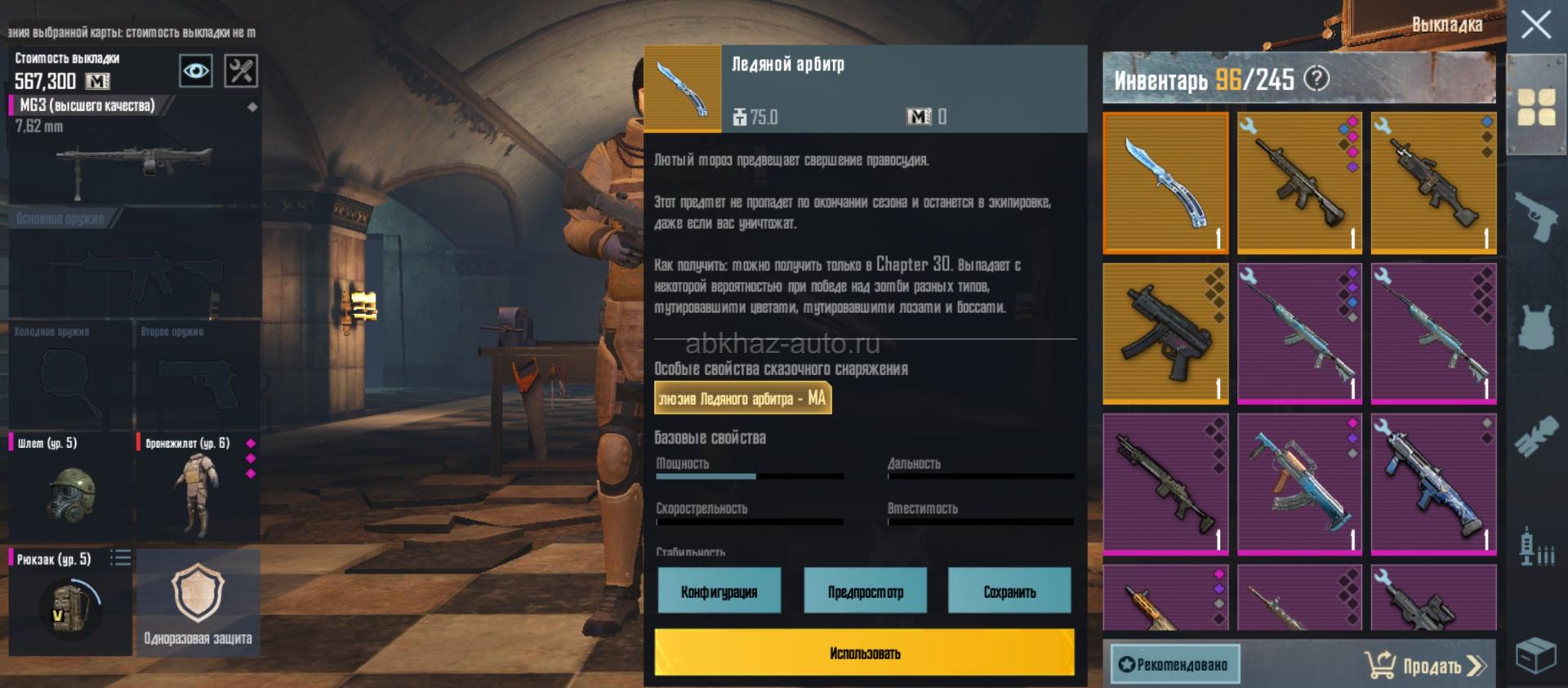Use the Ледяной арбитр item

pyautogui.click(x=864, y=652)
